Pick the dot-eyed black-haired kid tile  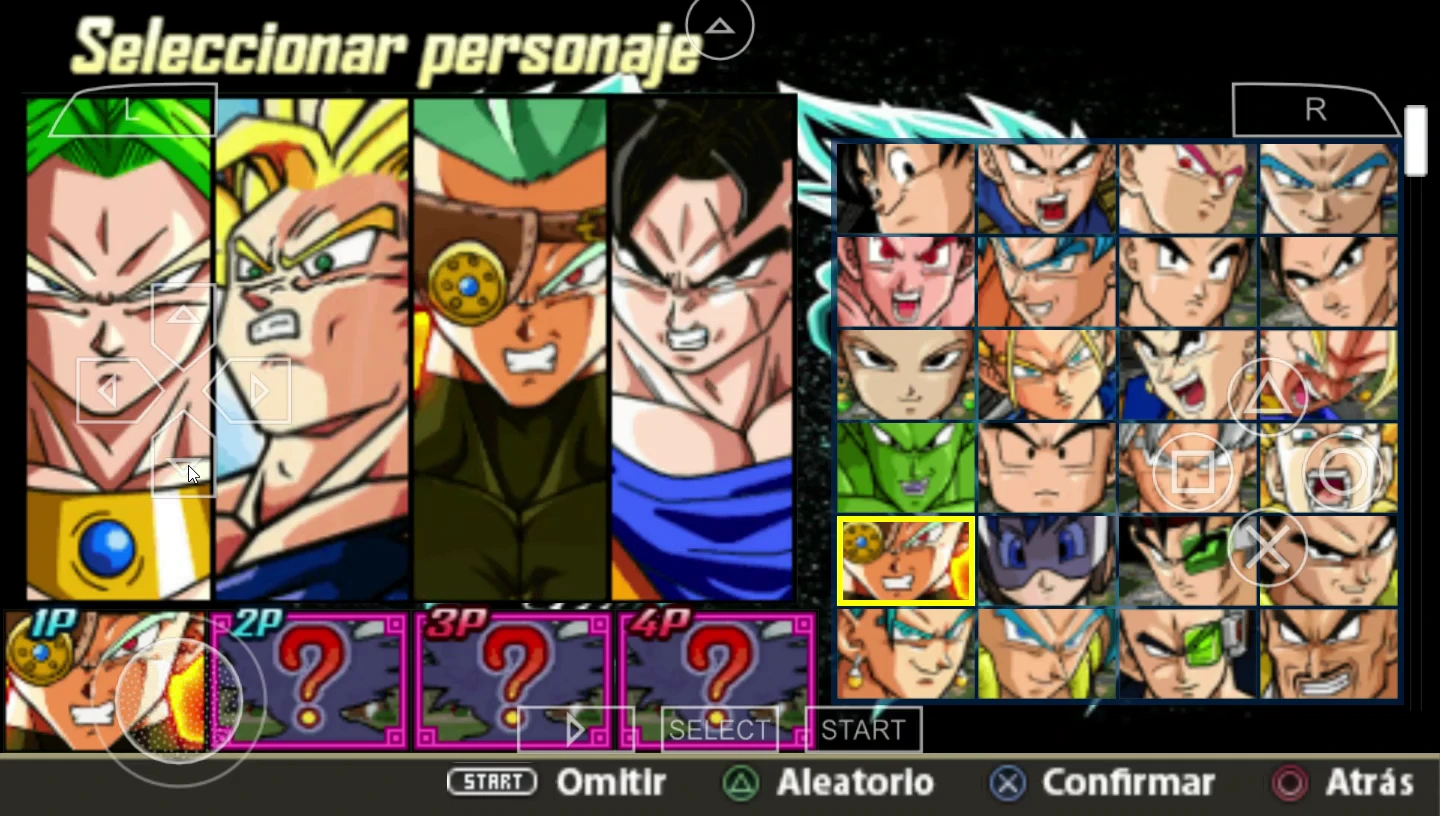(x=1046, y=467)
